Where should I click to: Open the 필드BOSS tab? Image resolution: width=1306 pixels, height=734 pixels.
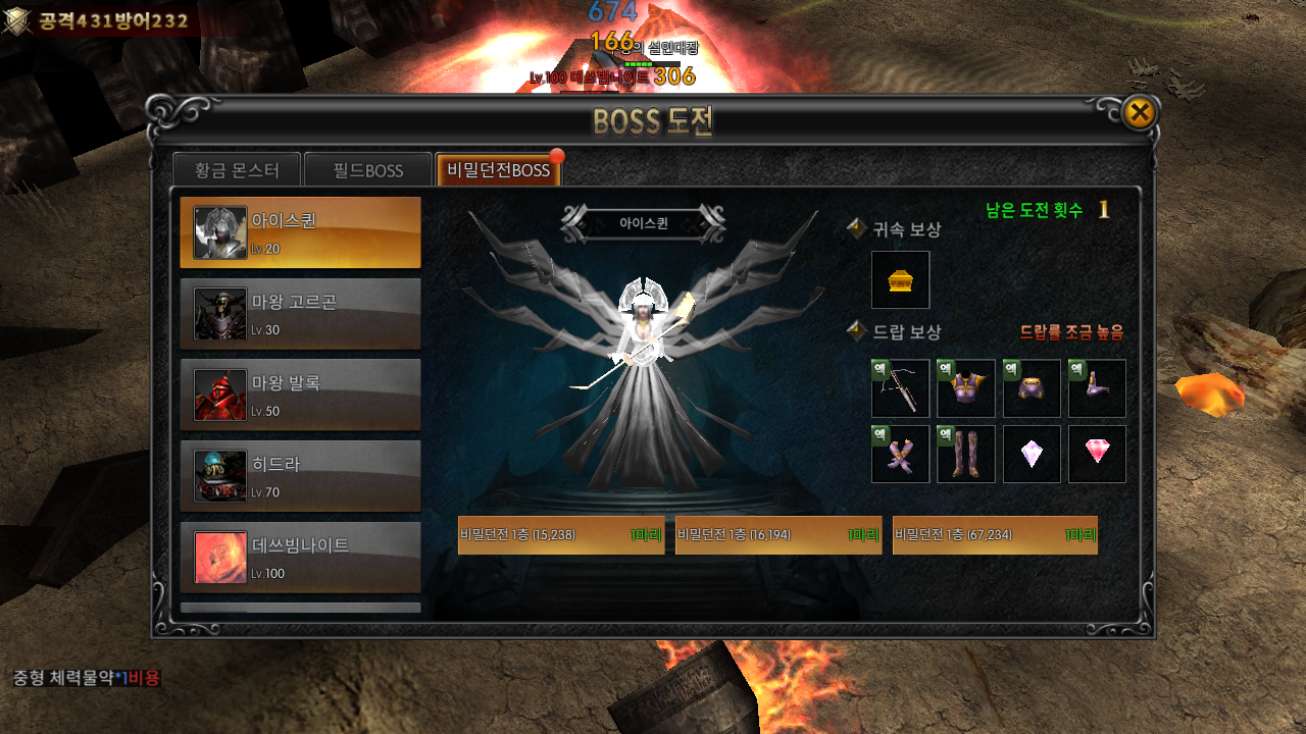pos(368,170)
